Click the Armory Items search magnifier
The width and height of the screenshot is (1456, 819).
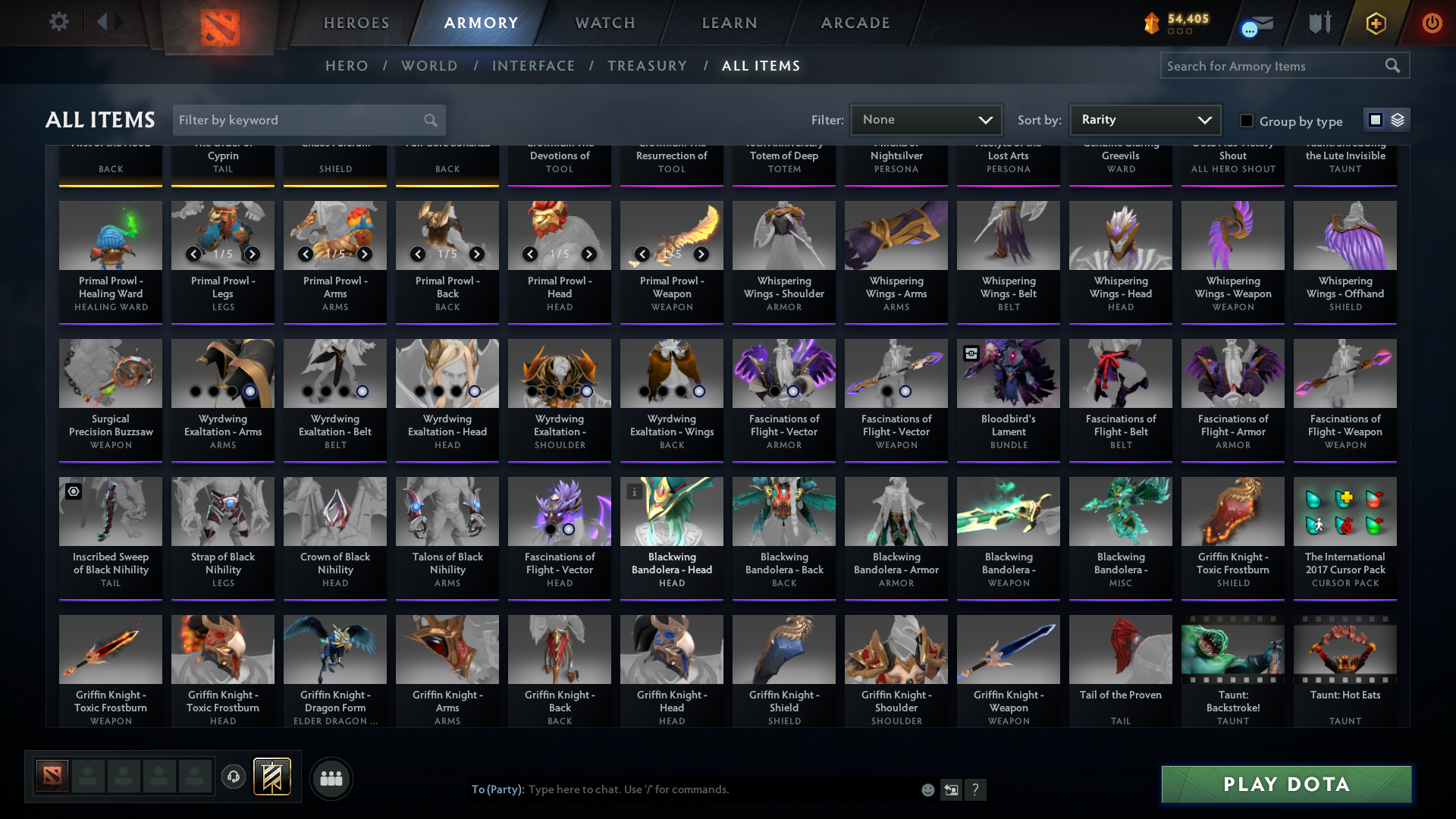(1393, 66)
